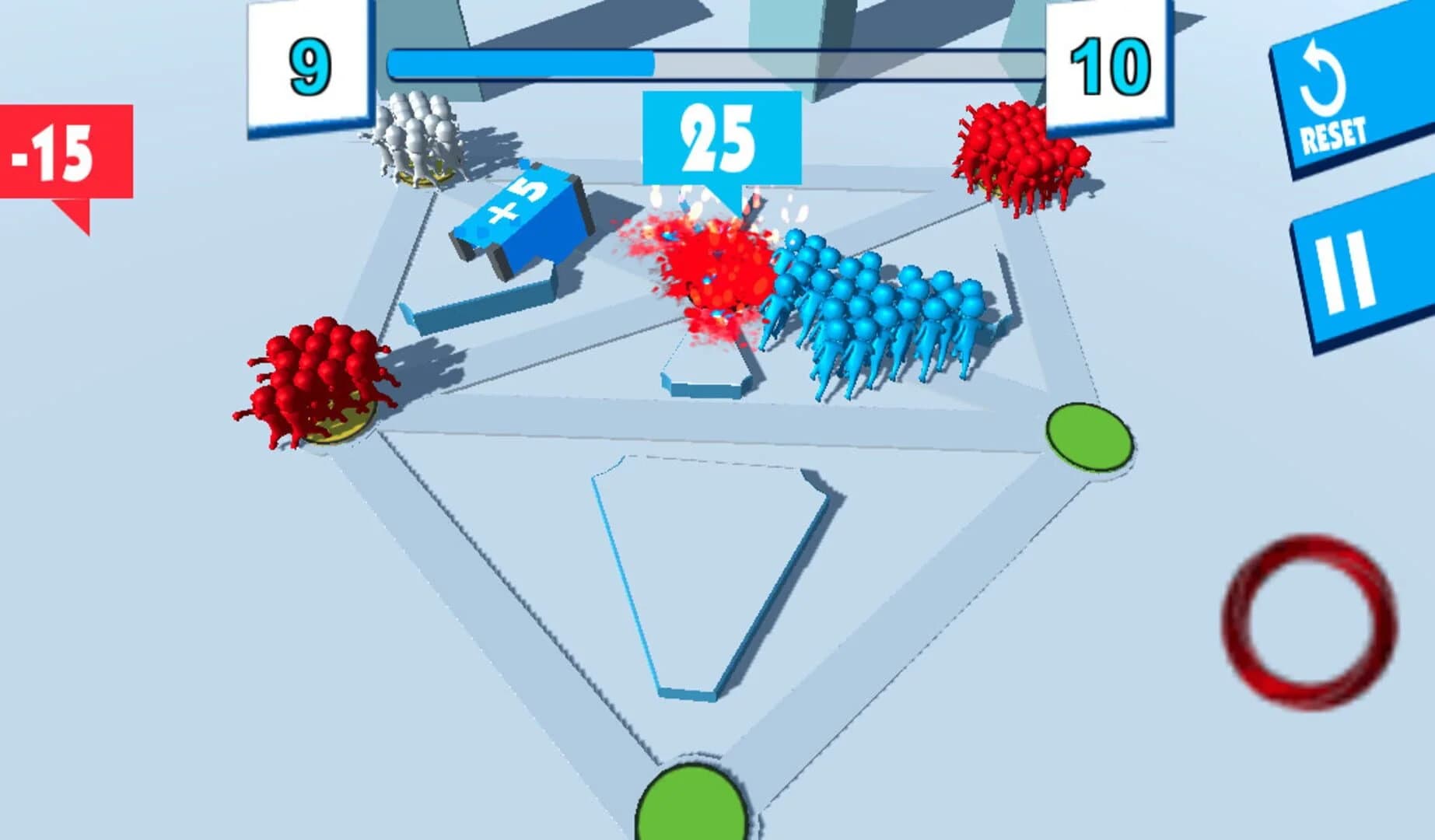Click the fallen +5 gate platform
Viewport: 1435px width, 840px height.
point(478,307)
